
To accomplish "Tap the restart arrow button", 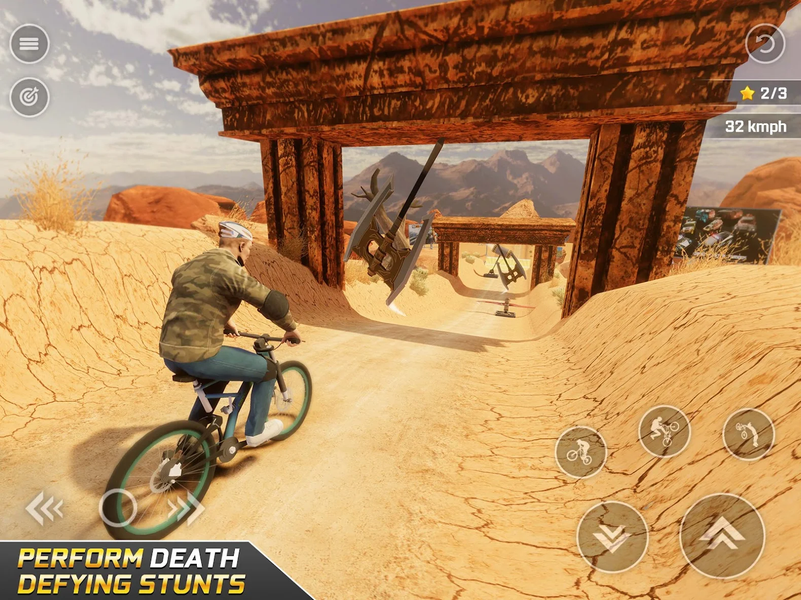I will tap(765, 44).
